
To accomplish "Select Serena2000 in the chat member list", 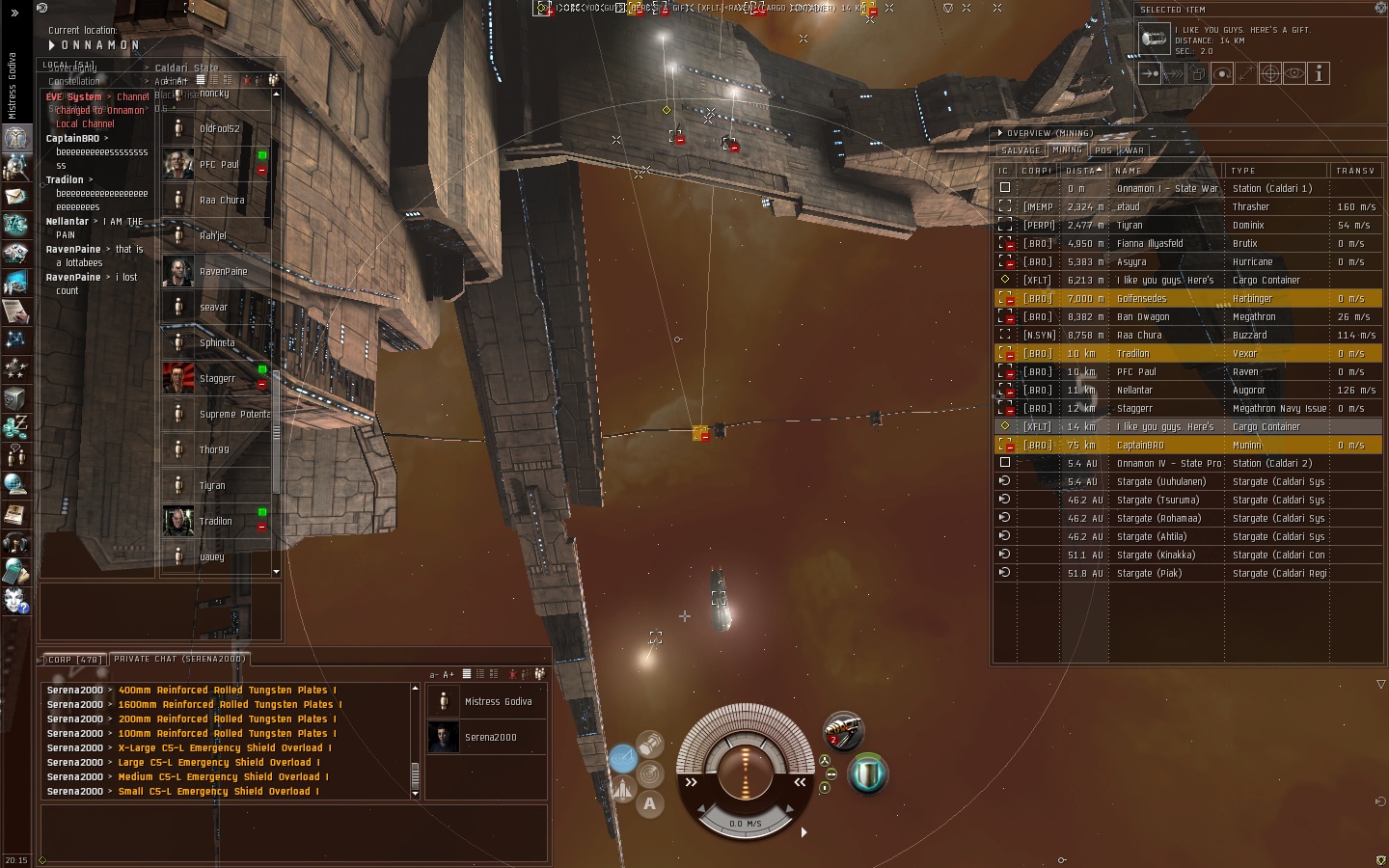I will 490,738.
